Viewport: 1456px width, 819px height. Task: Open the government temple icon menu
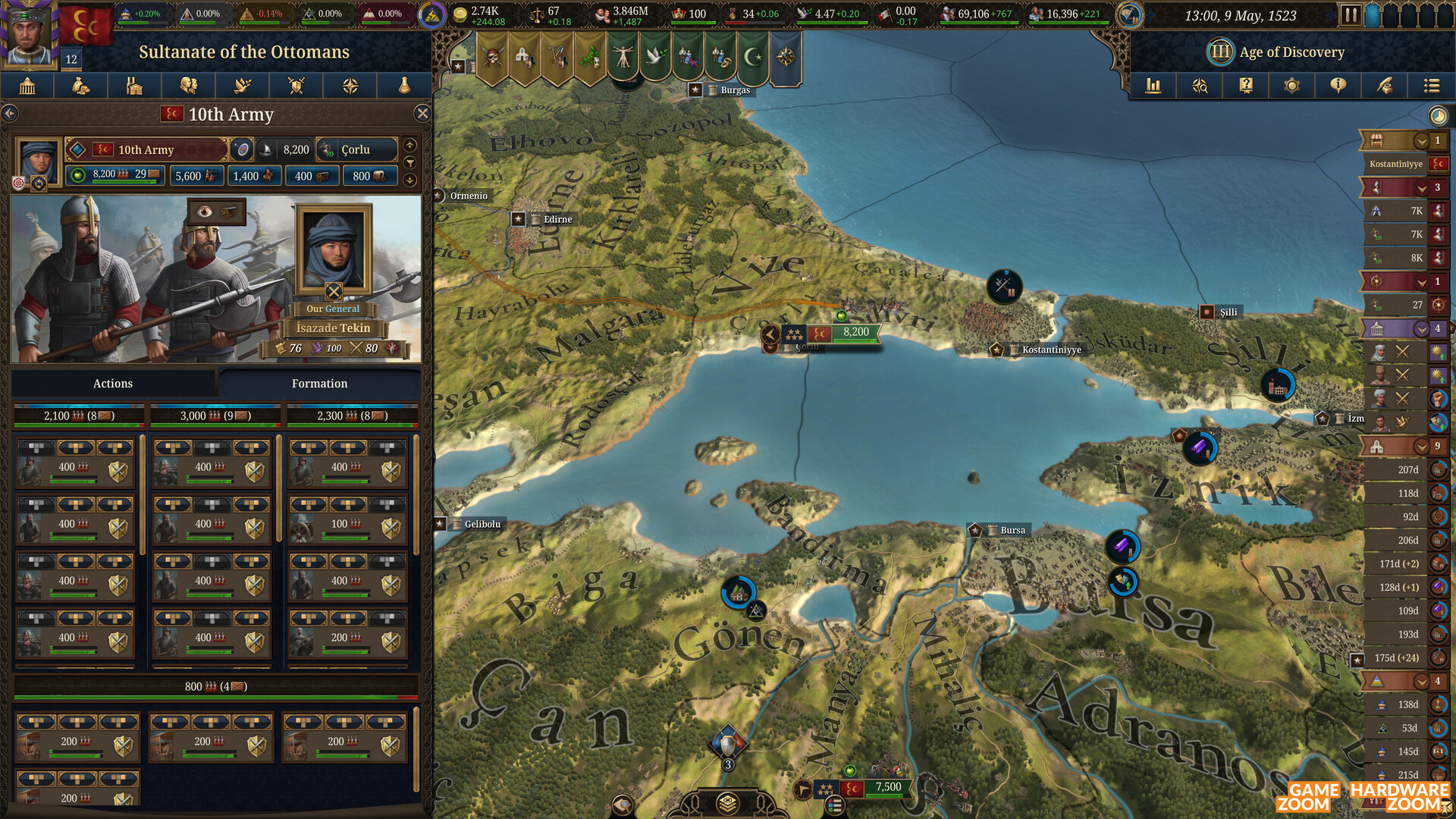(27, 86)
